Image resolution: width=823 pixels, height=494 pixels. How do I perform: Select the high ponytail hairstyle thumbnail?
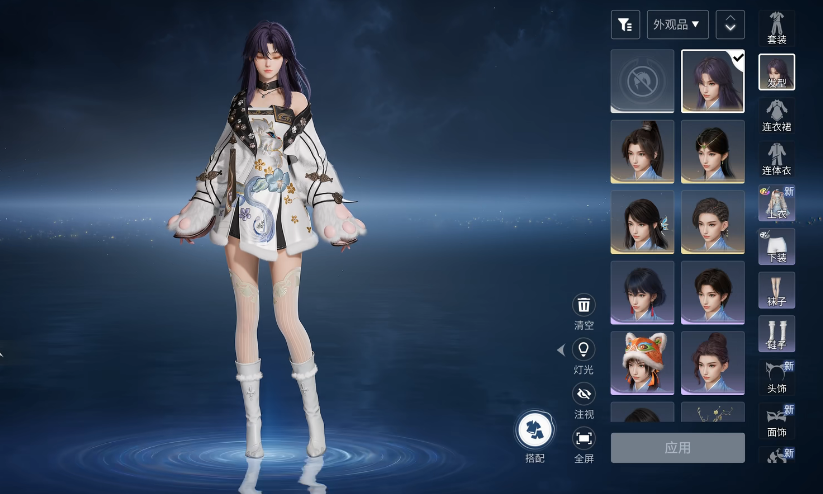(x=642, y=151)
